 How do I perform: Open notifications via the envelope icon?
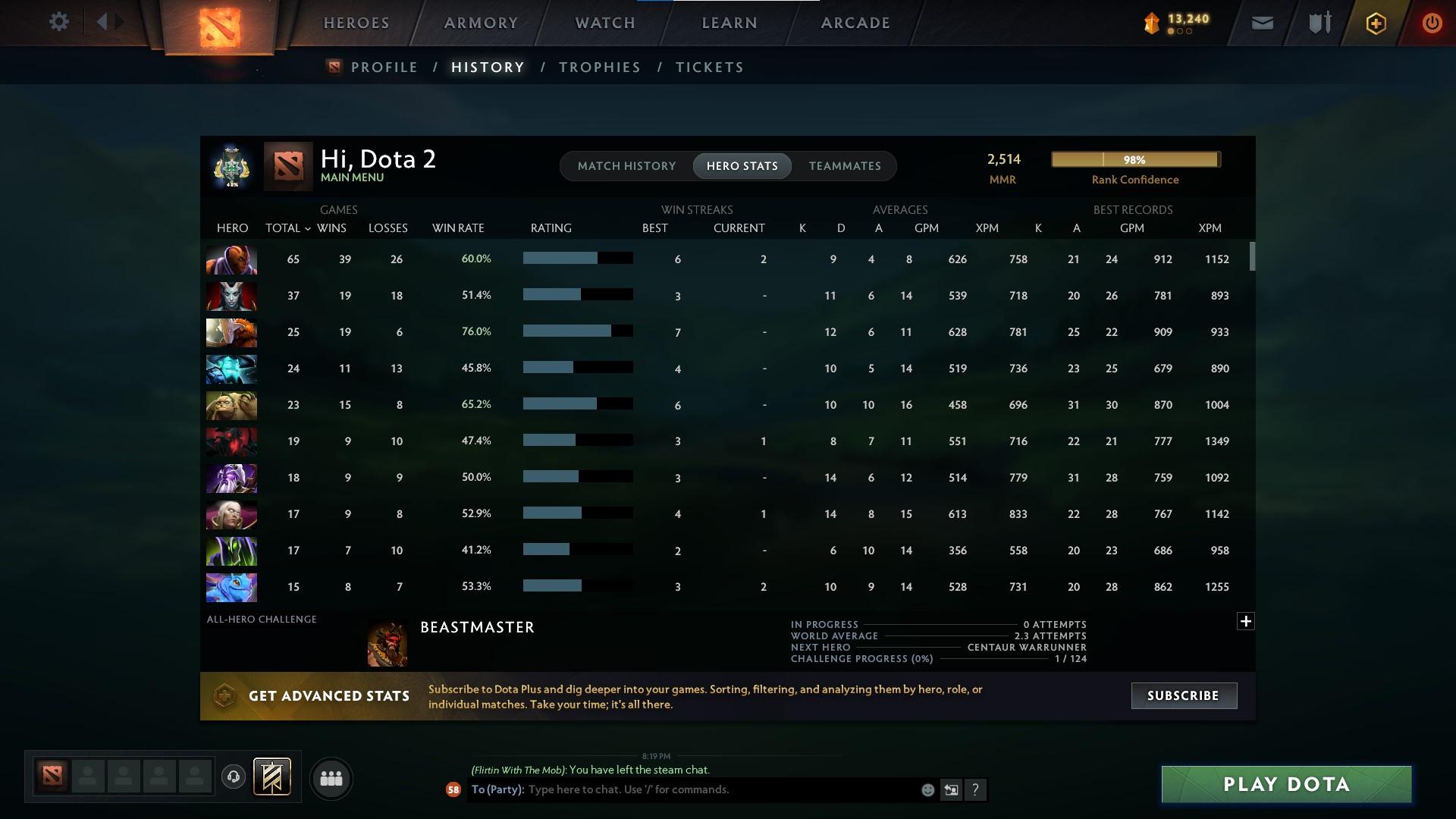click(x=1261, y=22)
